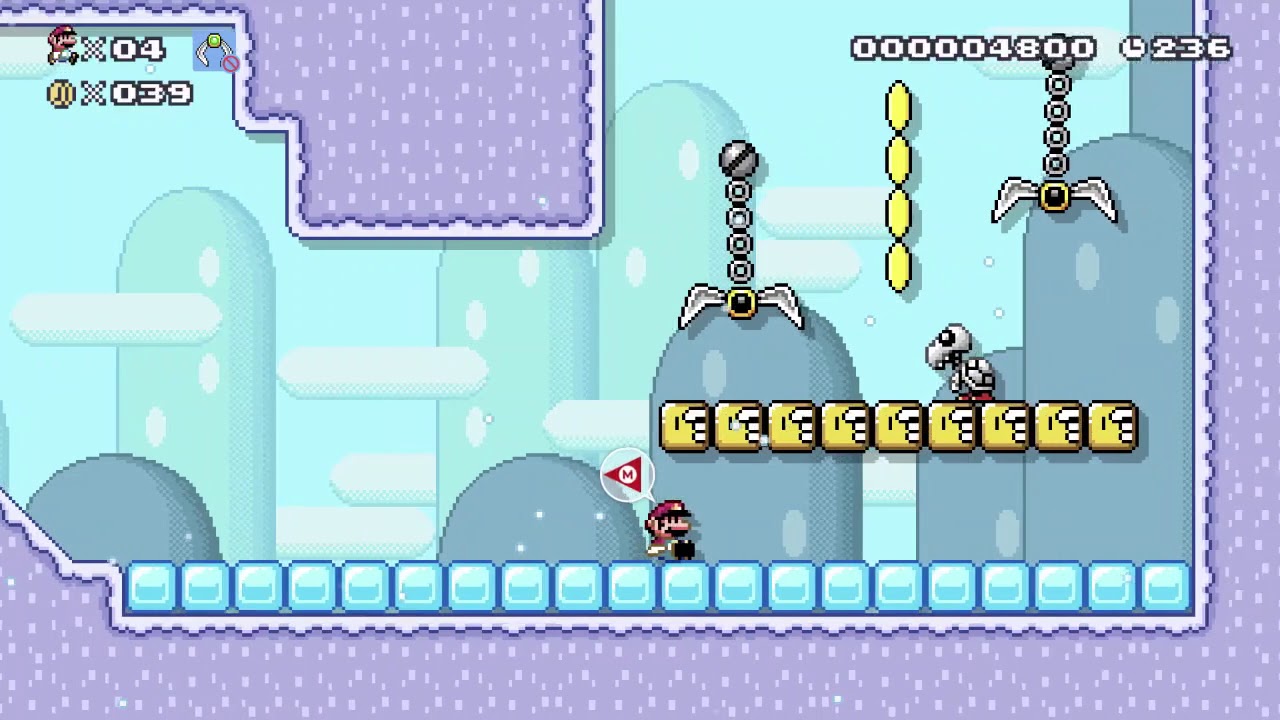Select the score display reading 000004800
1280x720 pixels.
tap(972, 46)
